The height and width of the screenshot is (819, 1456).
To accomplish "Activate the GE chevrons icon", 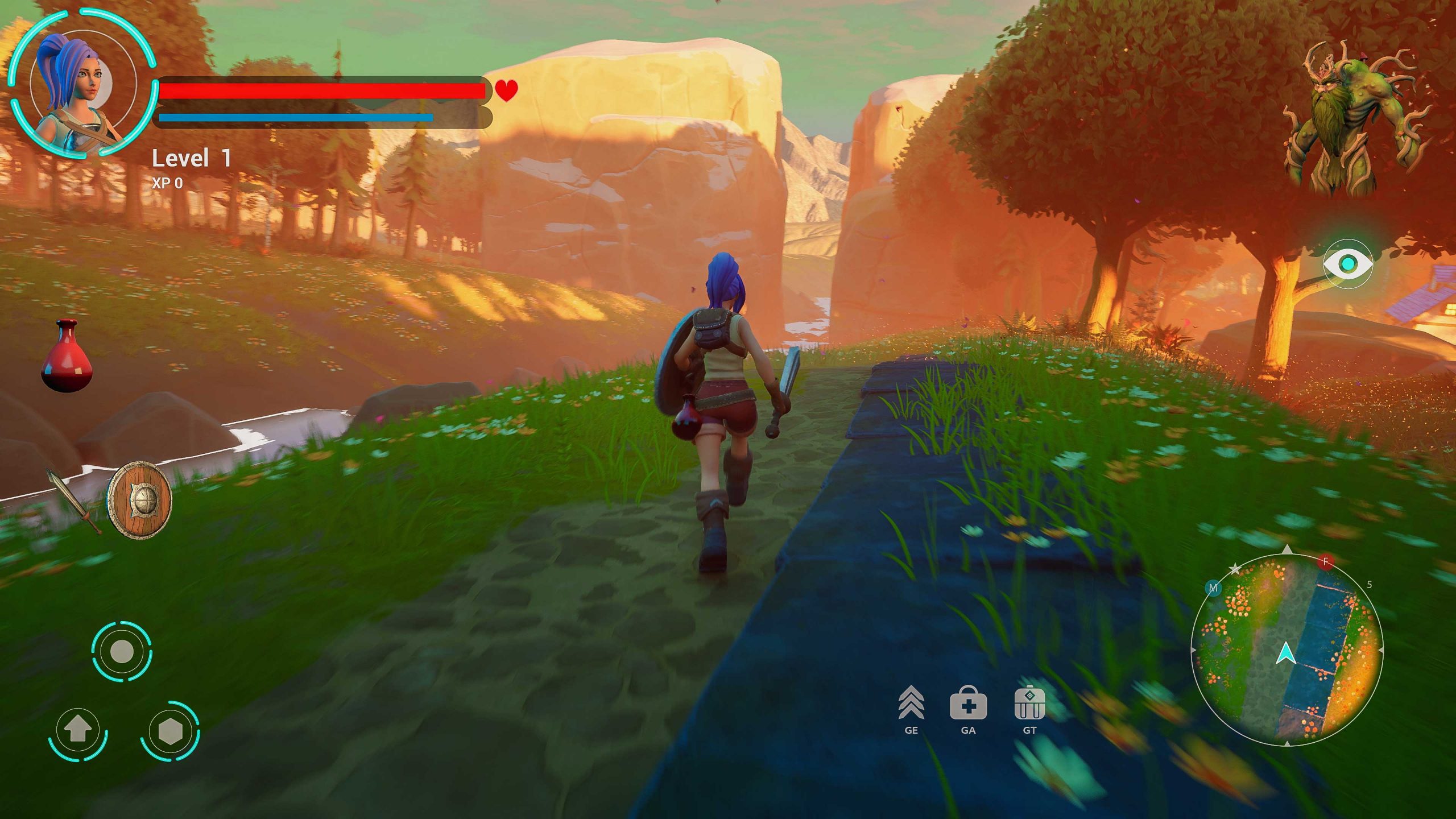I will pos(911,704).
